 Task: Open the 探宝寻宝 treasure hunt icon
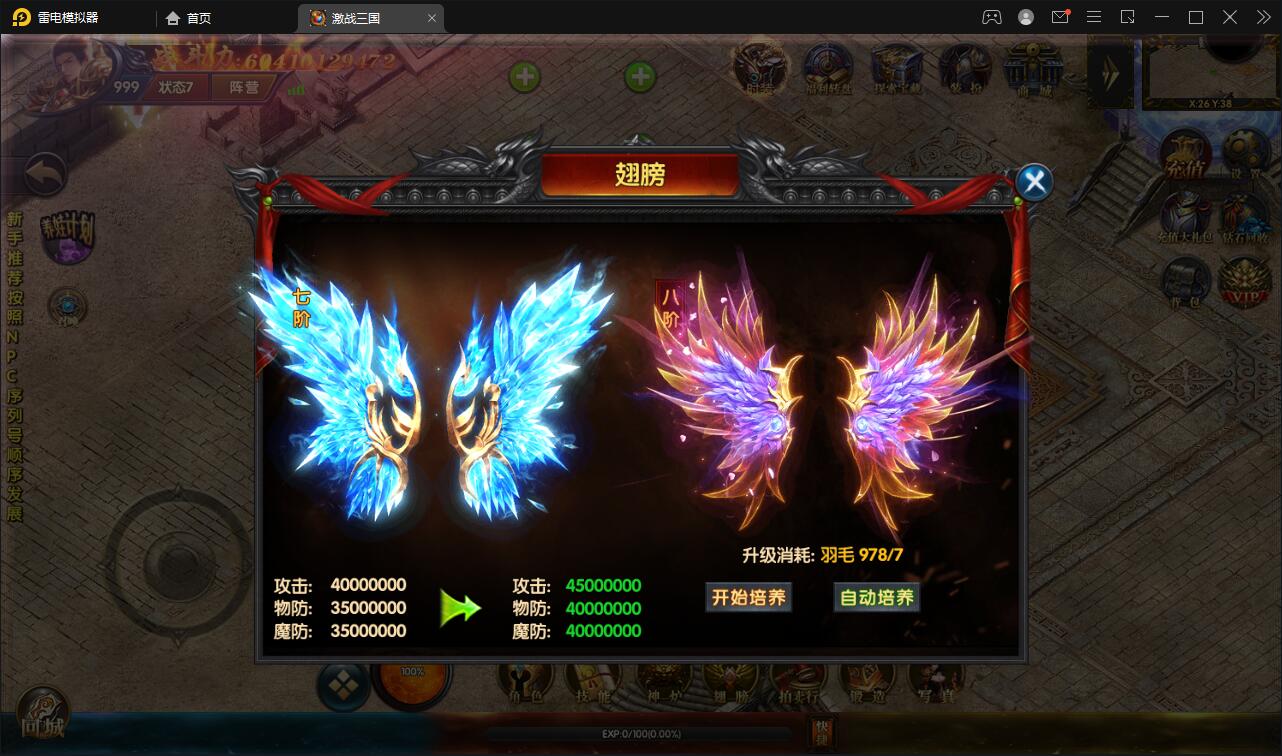pos(895,68)
